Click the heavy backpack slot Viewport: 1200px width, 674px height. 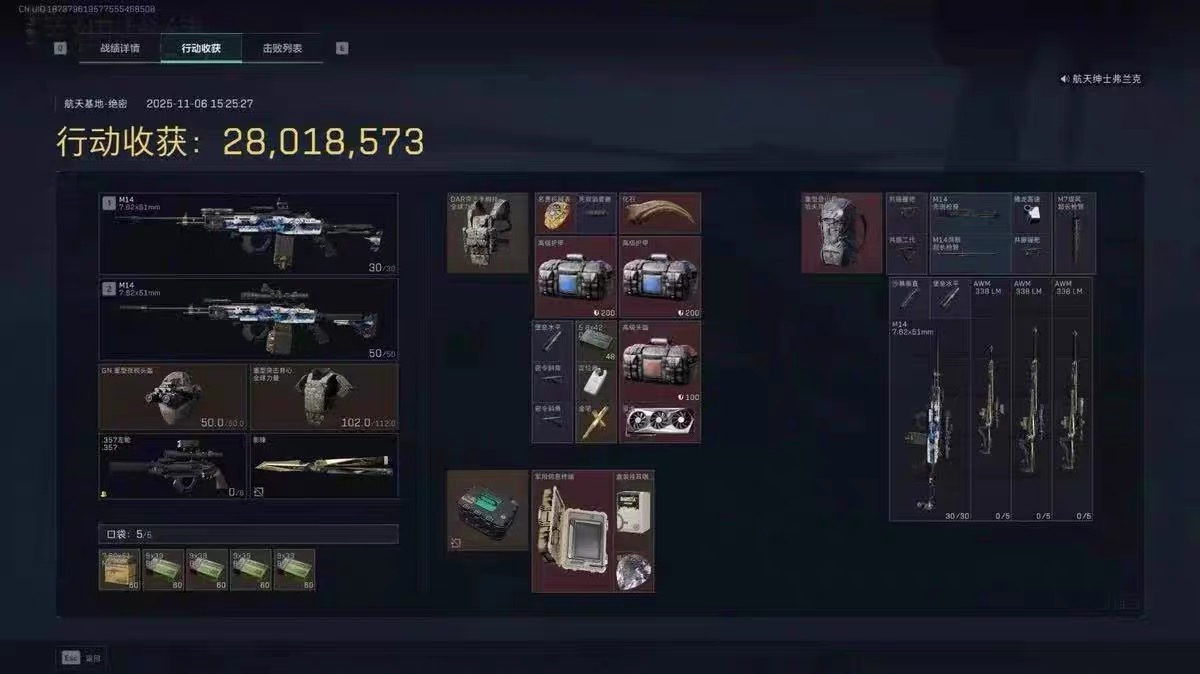coord(842,233)
